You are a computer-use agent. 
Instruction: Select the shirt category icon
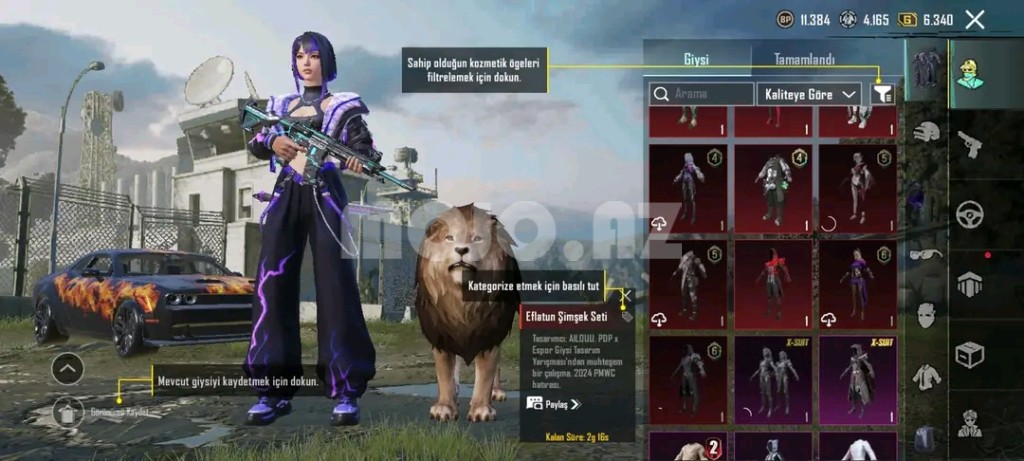coord(927,375)
